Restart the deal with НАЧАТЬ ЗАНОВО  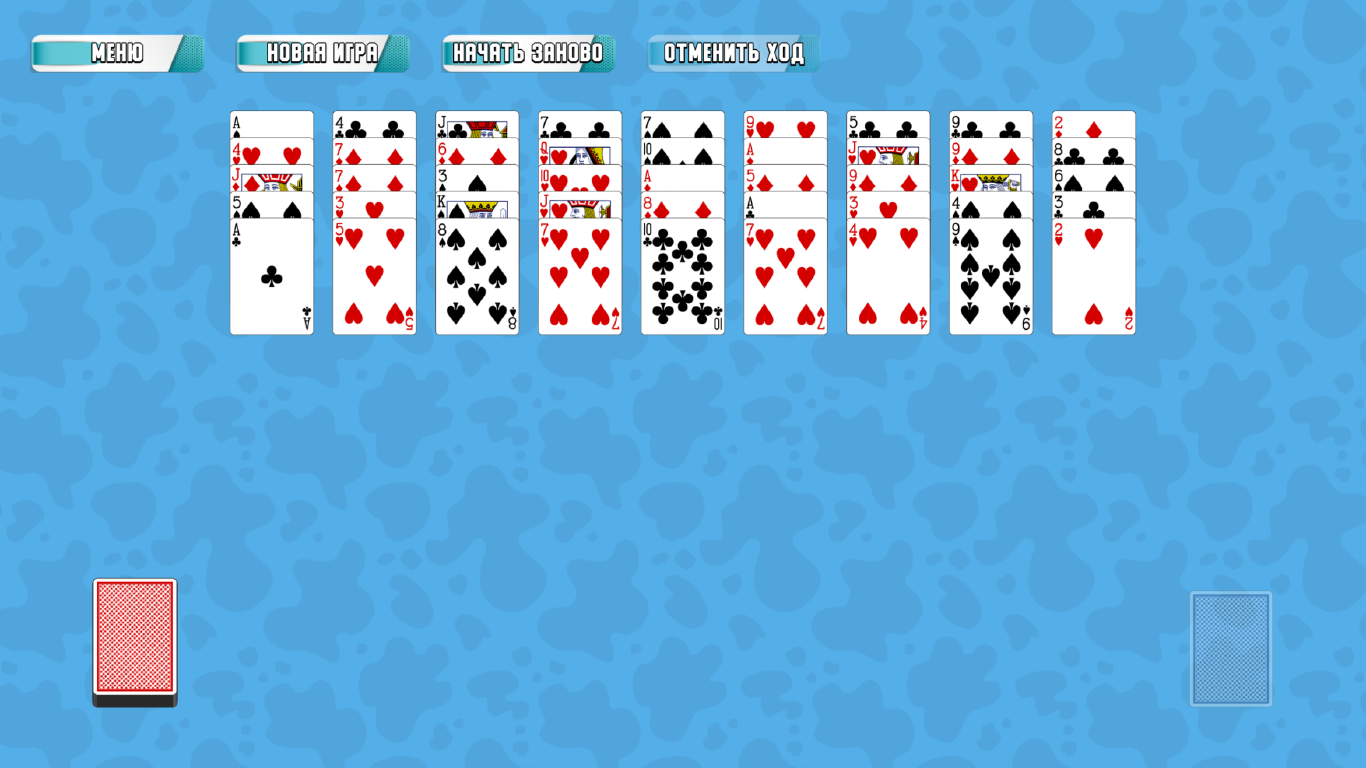530,53
